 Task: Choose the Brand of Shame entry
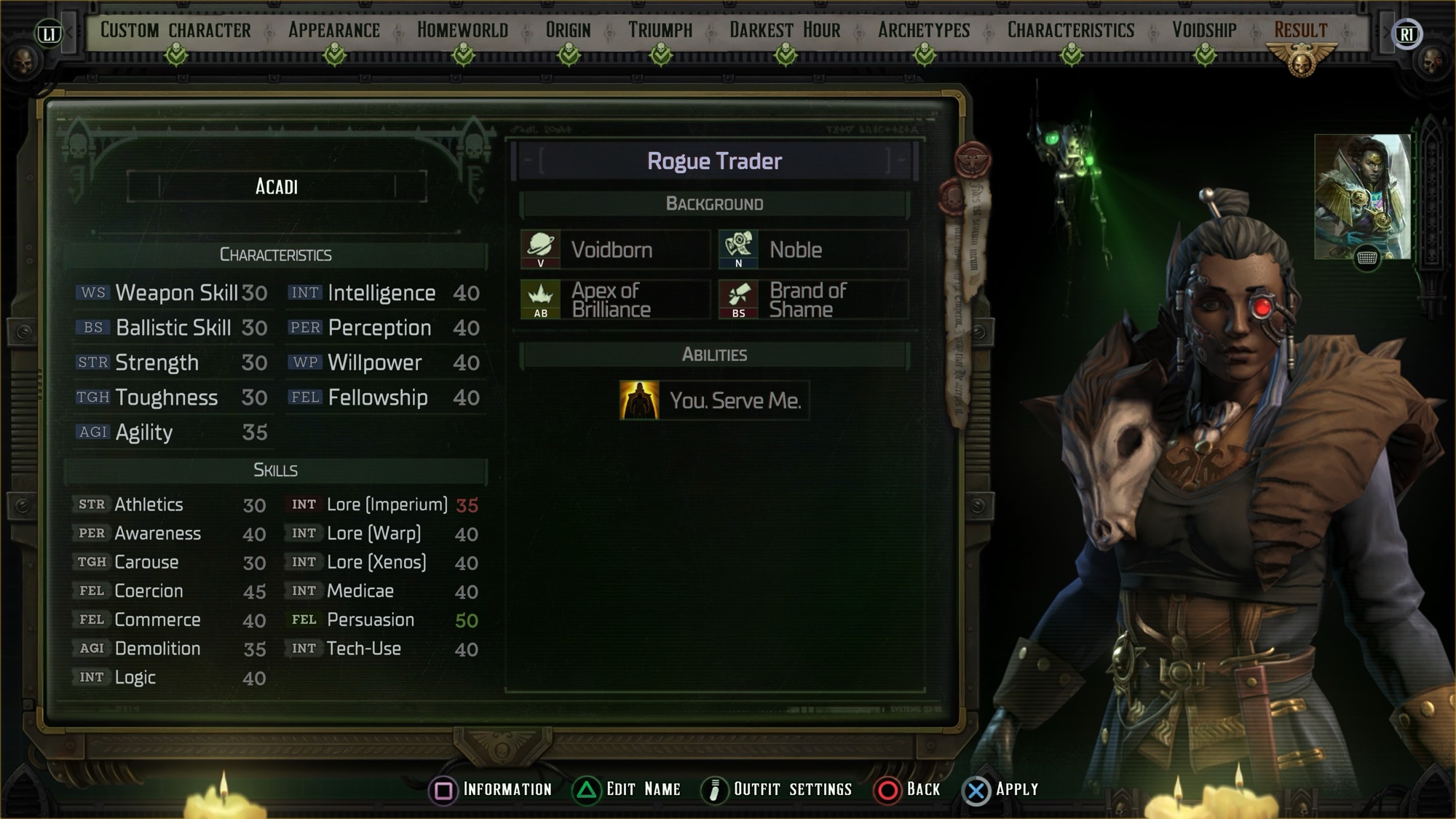(813, 300)
